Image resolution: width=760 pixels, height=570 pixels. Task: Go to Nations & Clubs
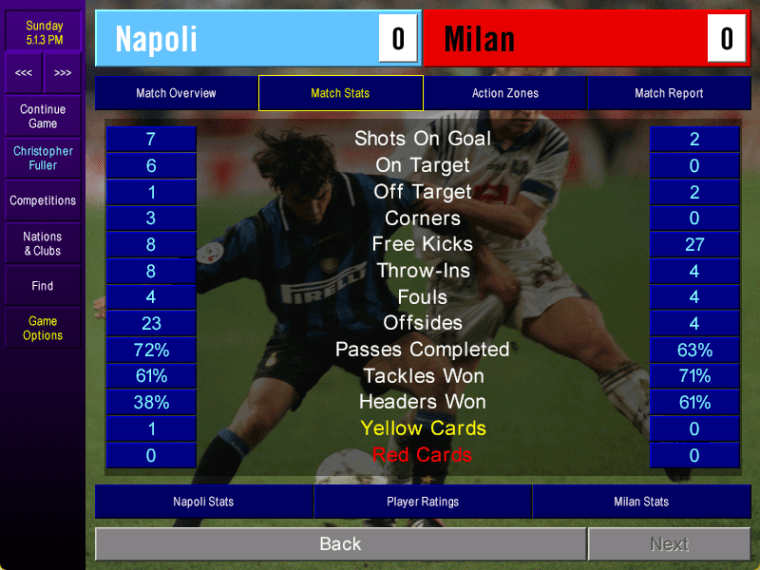(43, 244)
